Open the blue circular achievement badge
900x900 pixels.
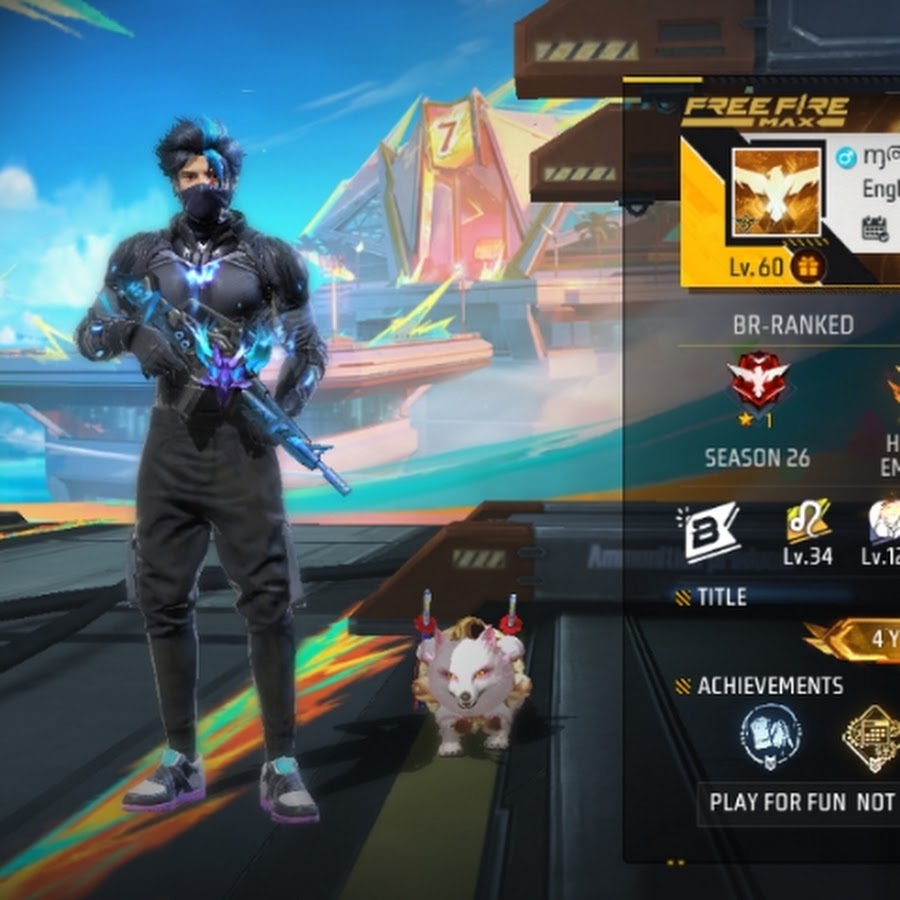[771, 736]
